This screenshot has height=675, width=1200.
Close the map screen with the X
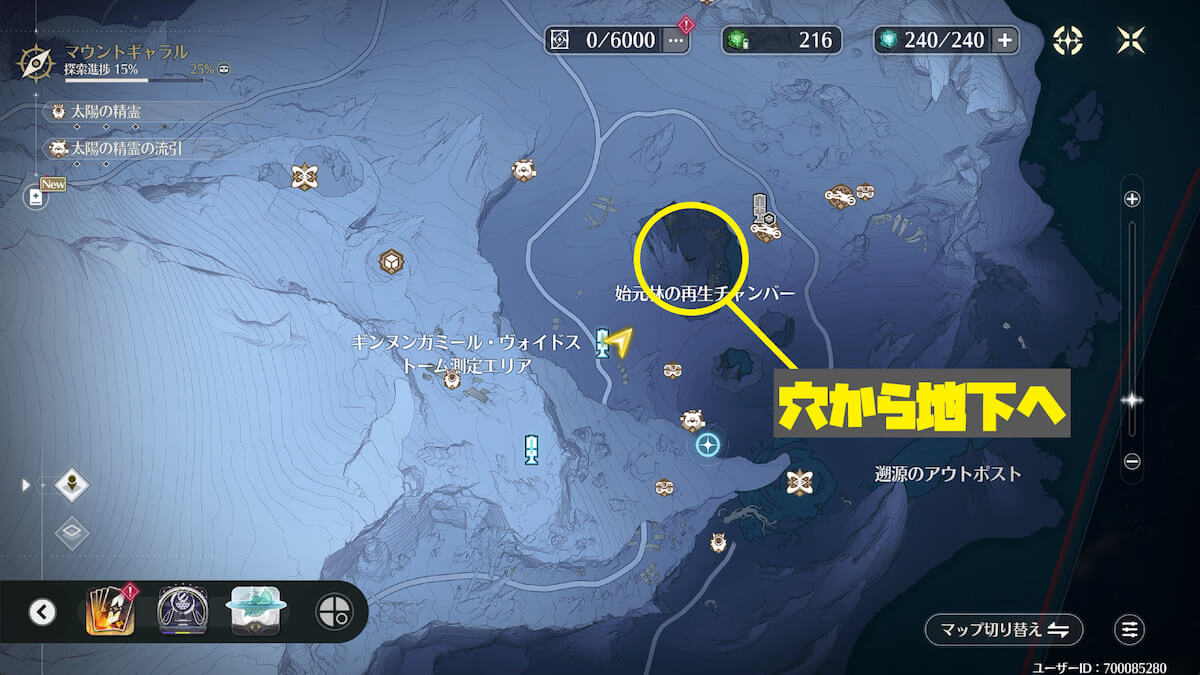[1129, 40]
